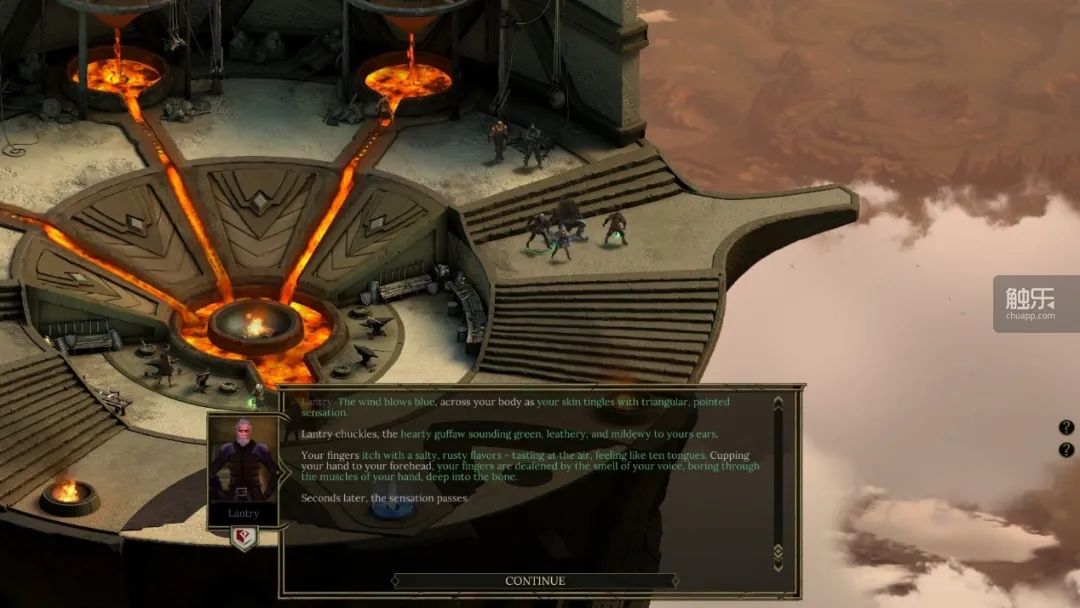
Task: Continue the dialogue with Lantry
Action: [x=534, y=581]
